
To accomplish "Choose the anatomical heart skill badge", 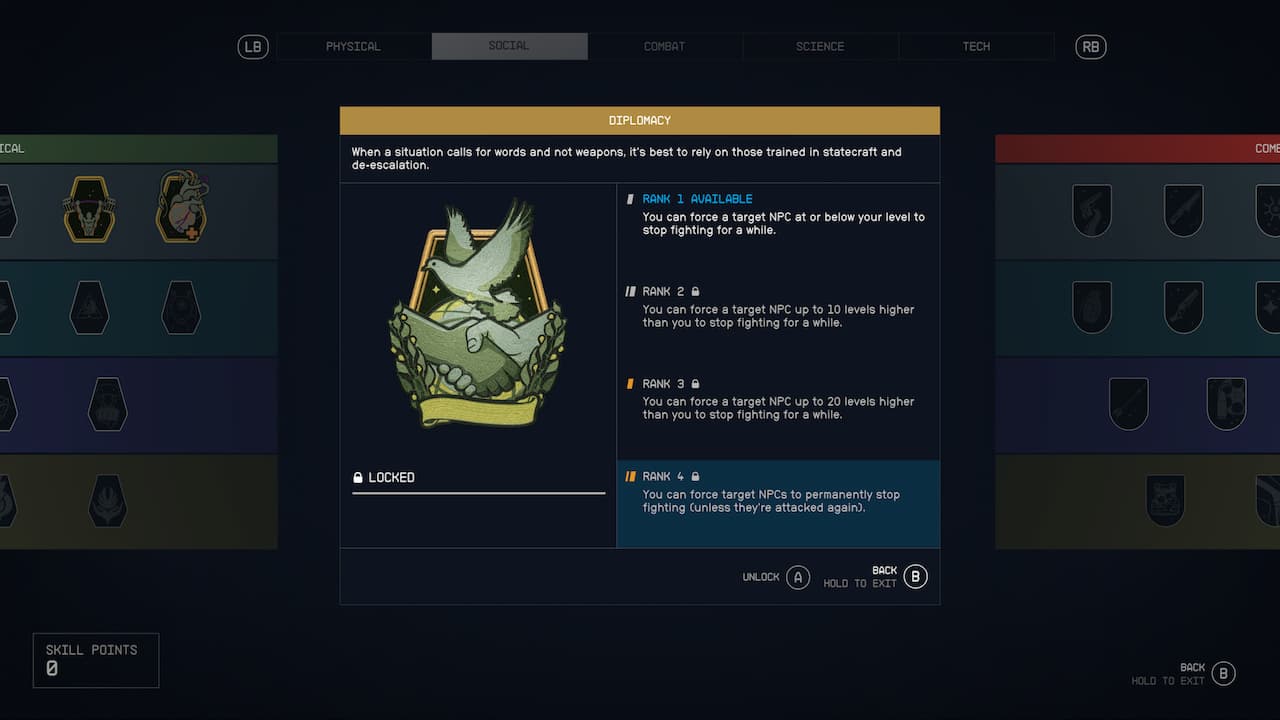I will click(182, 207).
